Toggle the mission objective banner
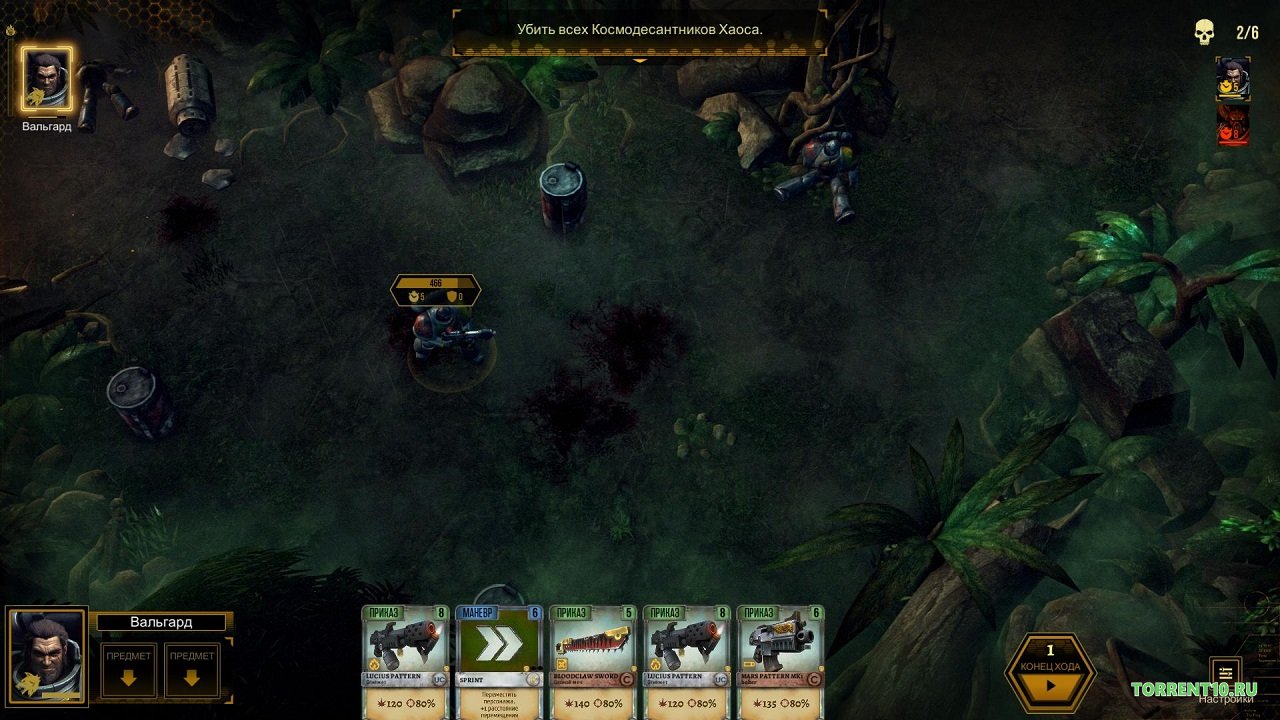This screenshot has height=720, width=1280. (640, 32)
